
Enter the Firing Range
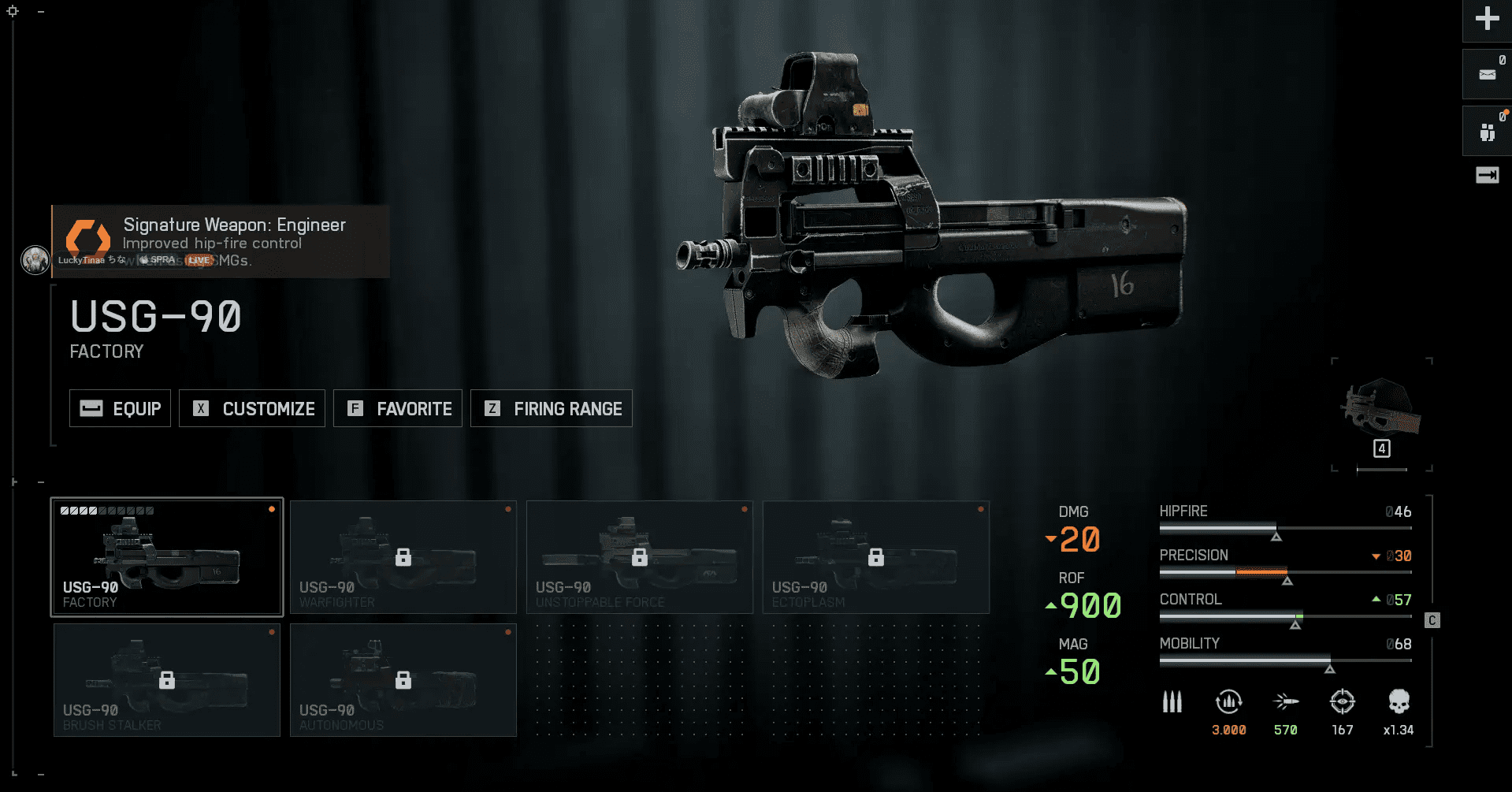tap(552, 408)
